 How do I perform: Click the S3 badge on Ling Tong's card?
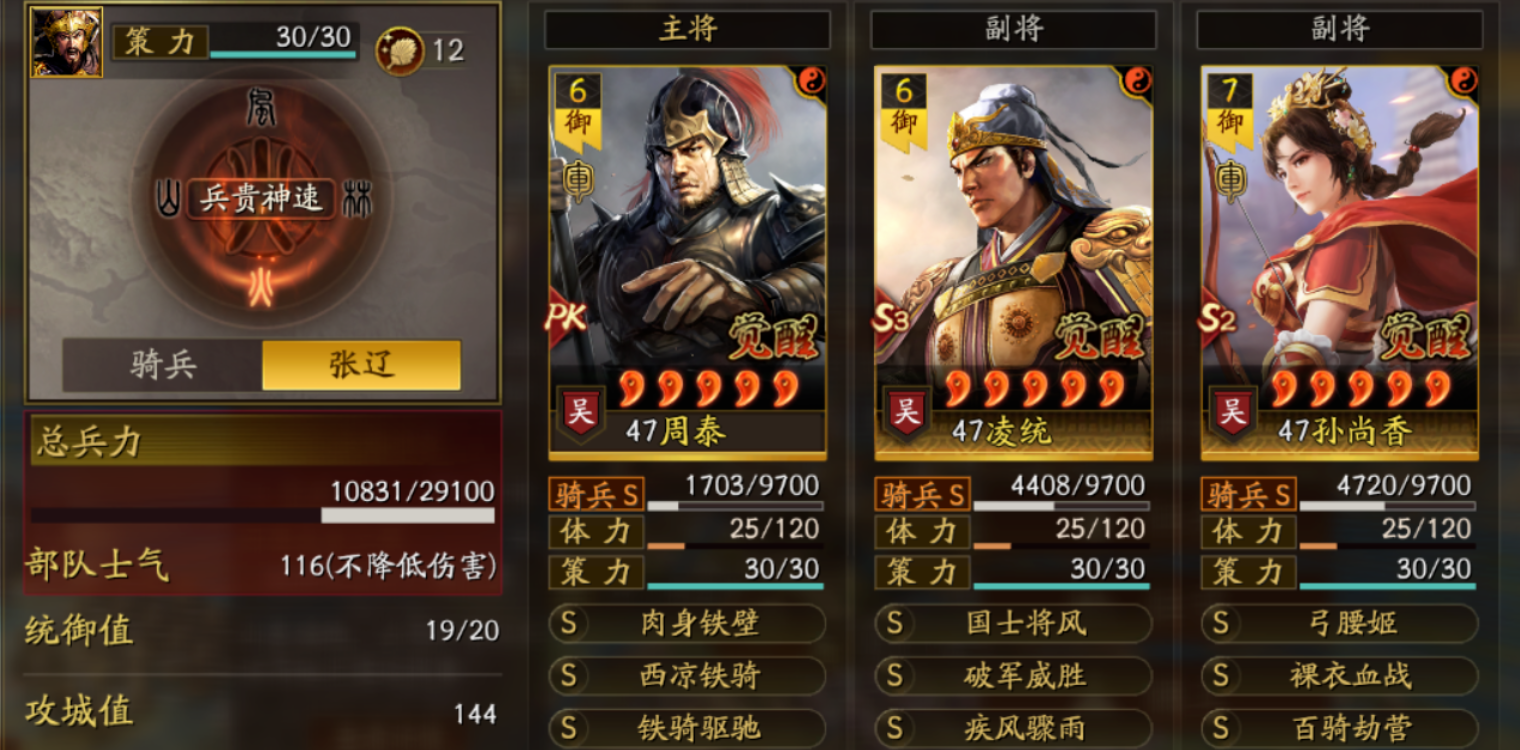click(x=891, y=320)
